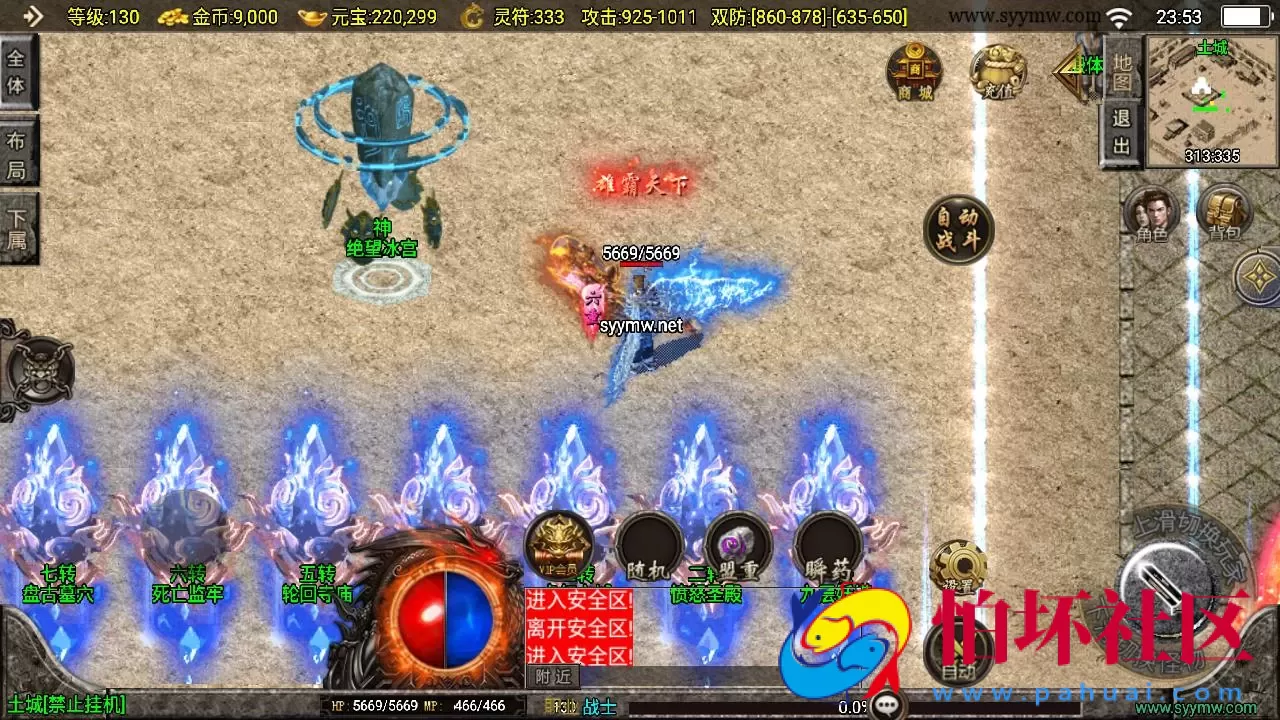Expand the top-left arrow menu
The width and height of the screenshot is (1280, 720).
click(33, 16)
